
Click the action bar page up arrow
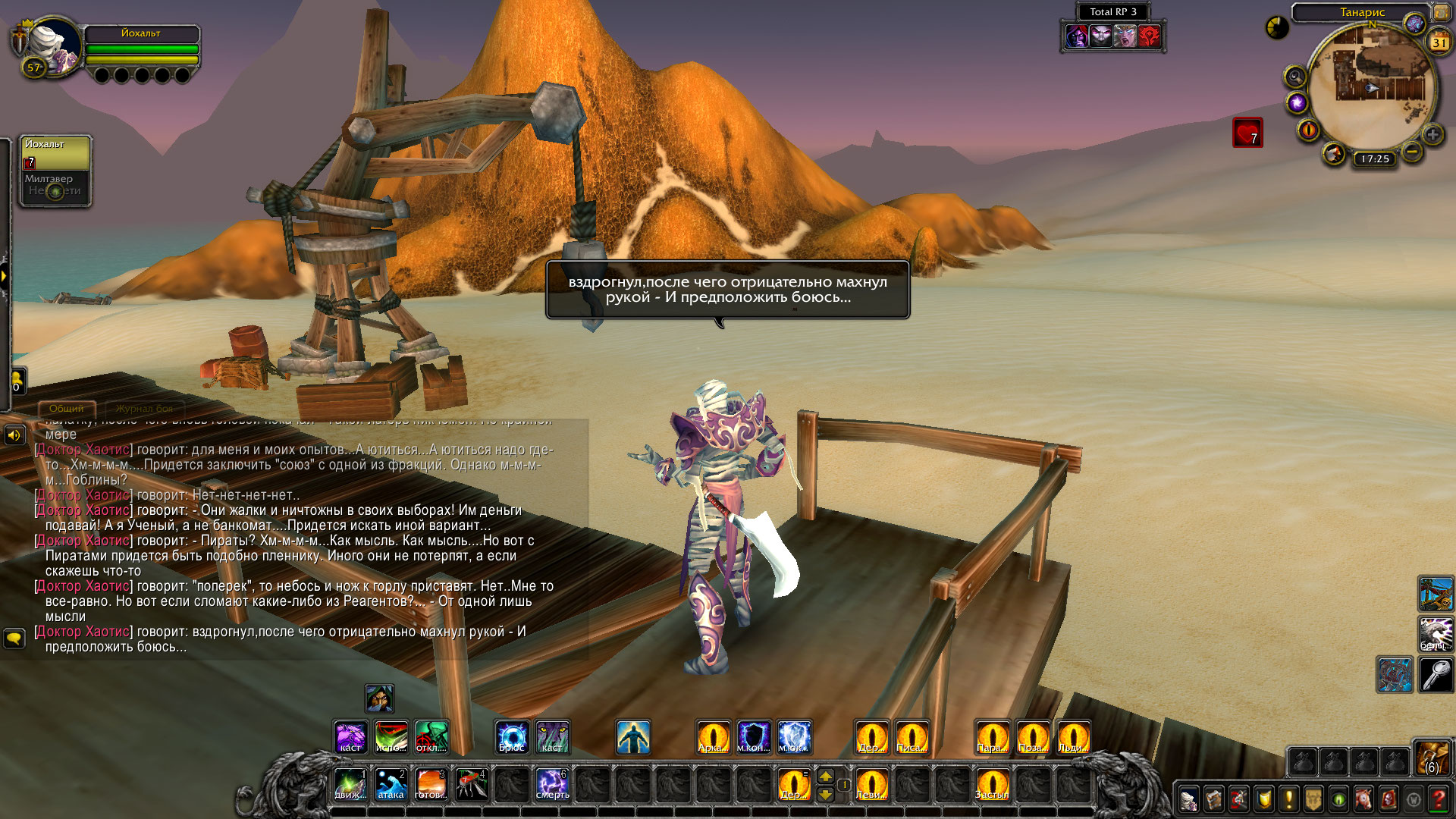coord(826,776)
